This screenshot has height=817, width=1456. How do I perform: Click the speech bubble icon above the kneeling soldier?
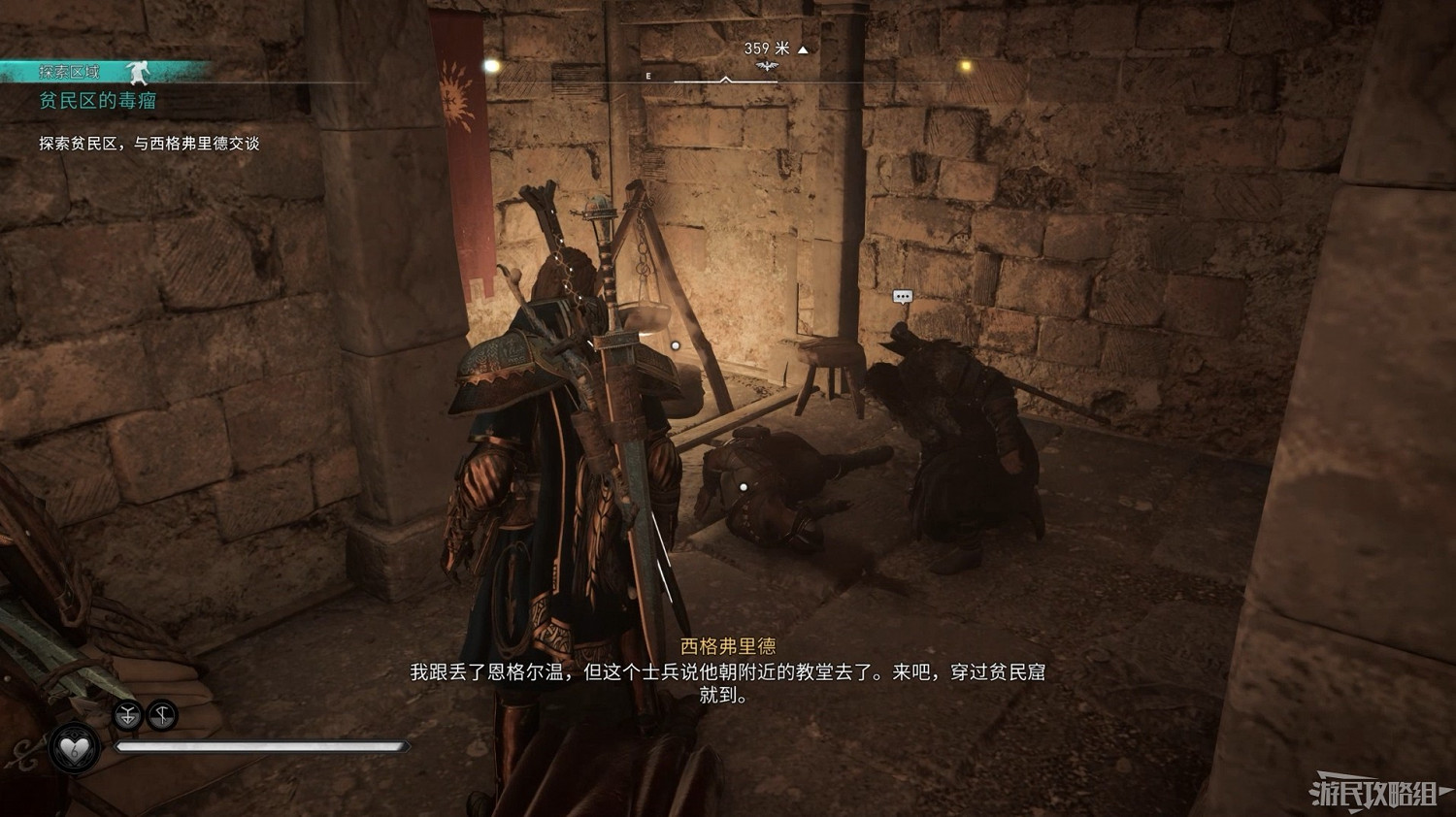coord(901,293)
